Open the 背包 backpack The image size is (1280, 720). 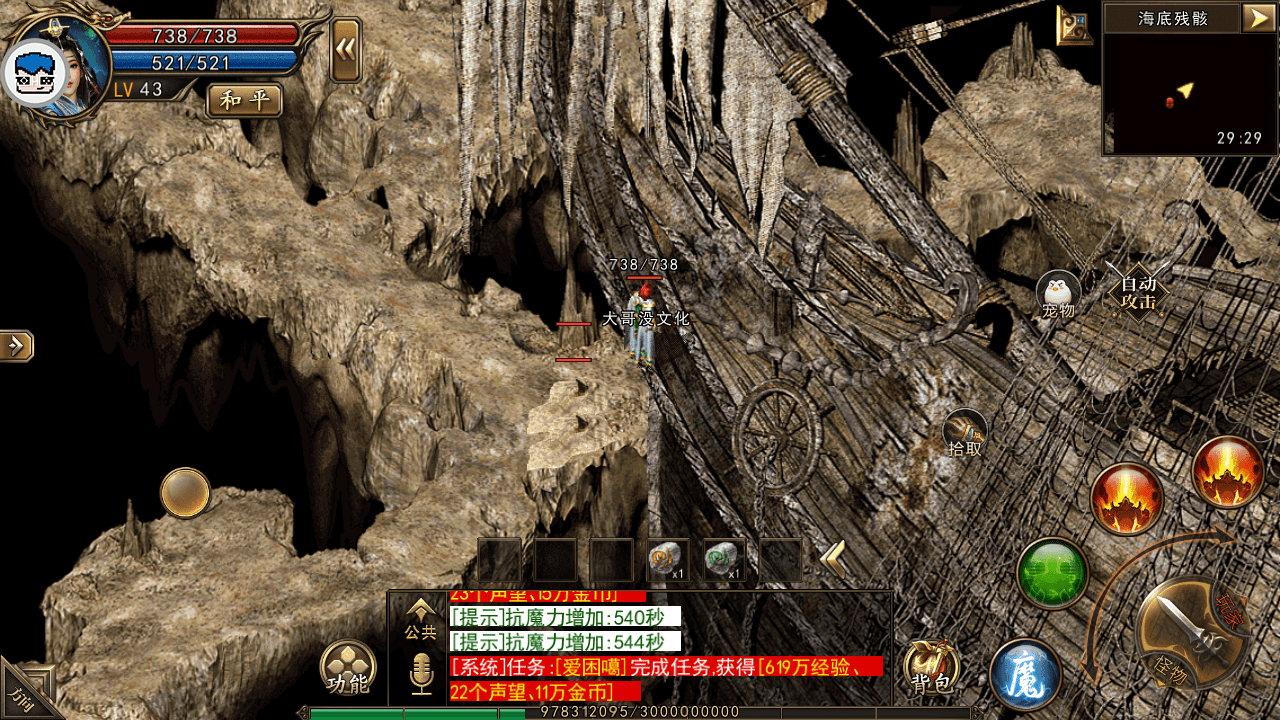point(932,668)
